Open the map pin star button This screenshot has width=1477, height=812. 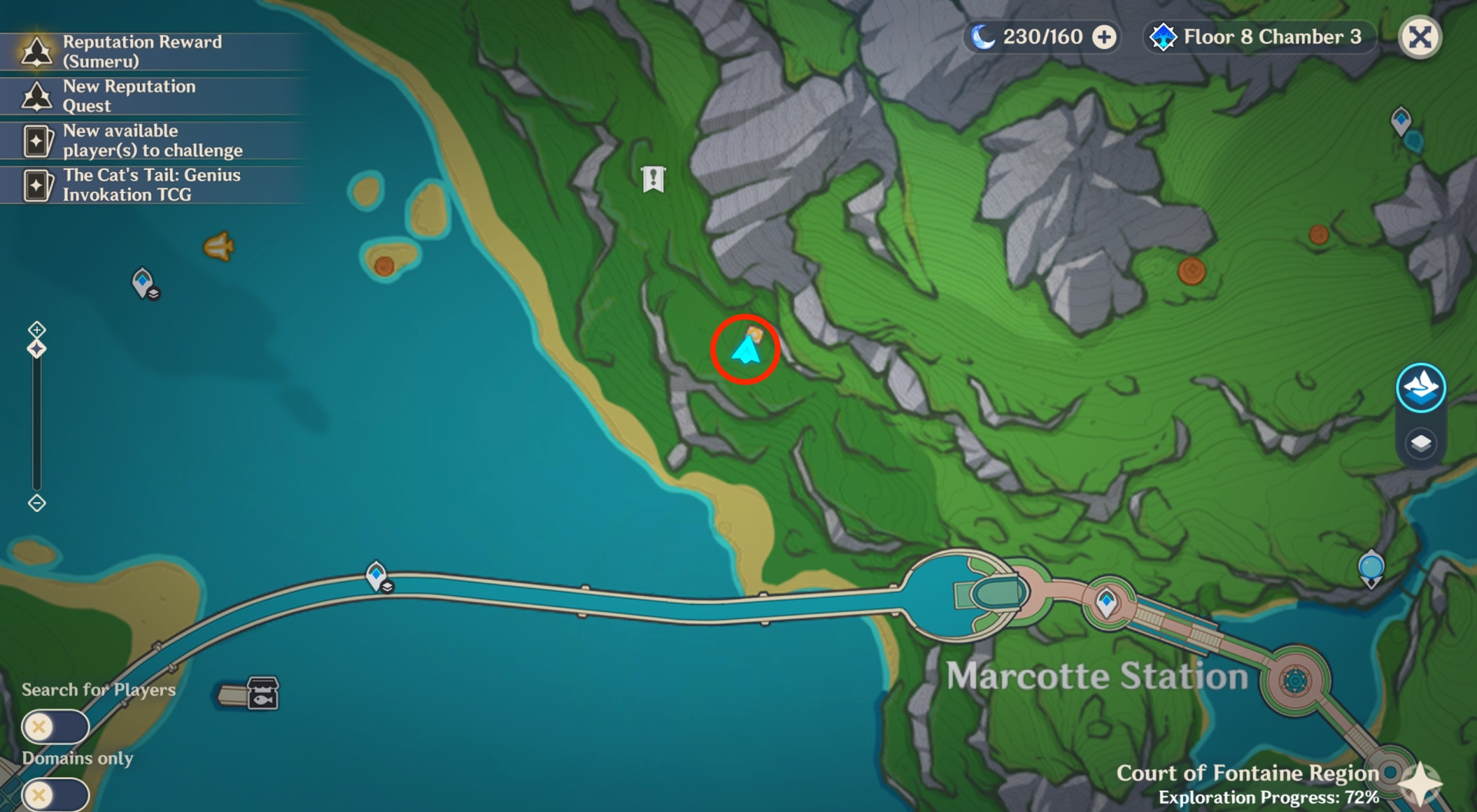[1419, 784]
